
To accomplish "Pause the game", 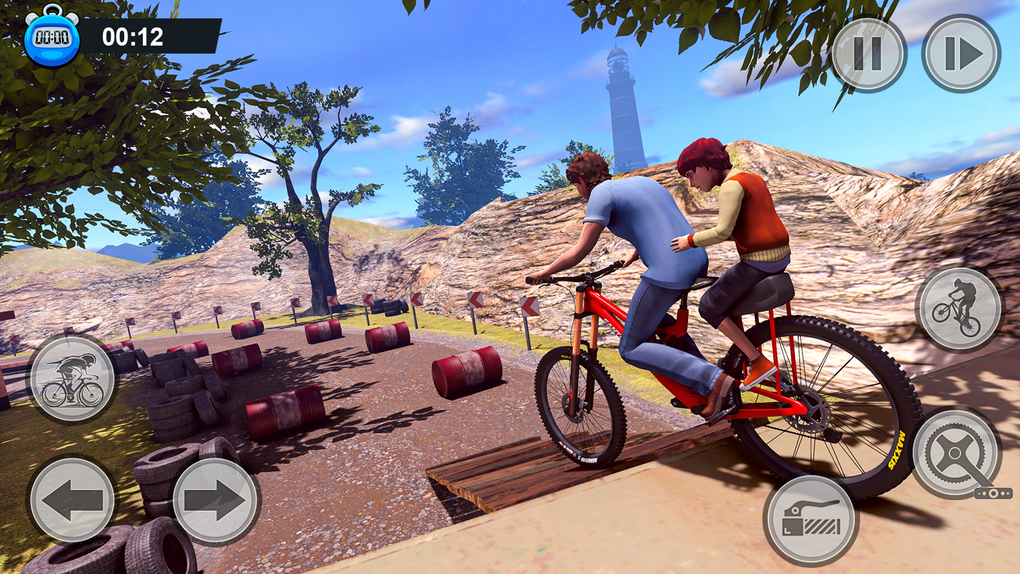I will 868,54.
